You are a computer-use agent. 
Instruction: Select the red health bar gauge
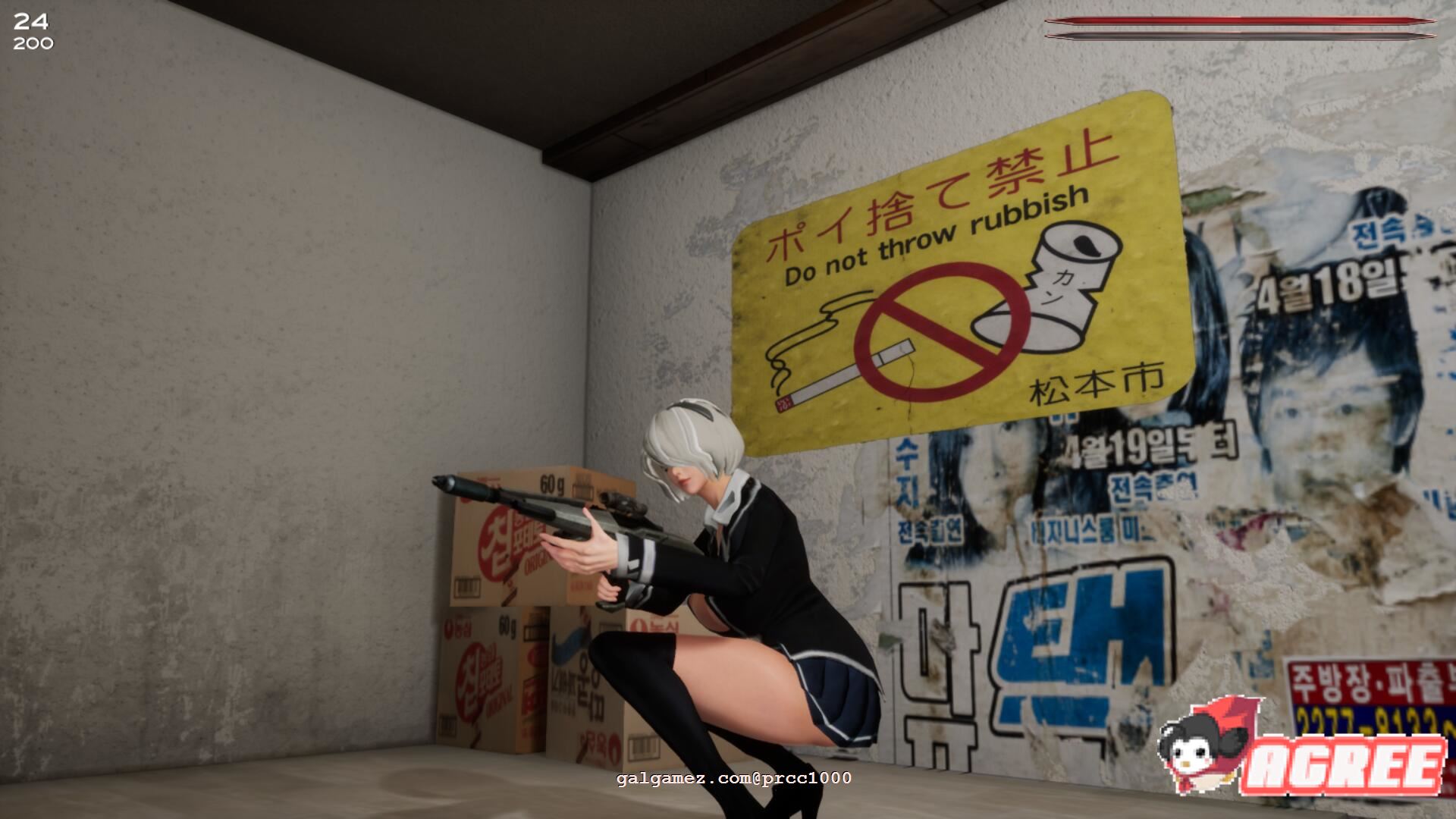click(1251, 21)
